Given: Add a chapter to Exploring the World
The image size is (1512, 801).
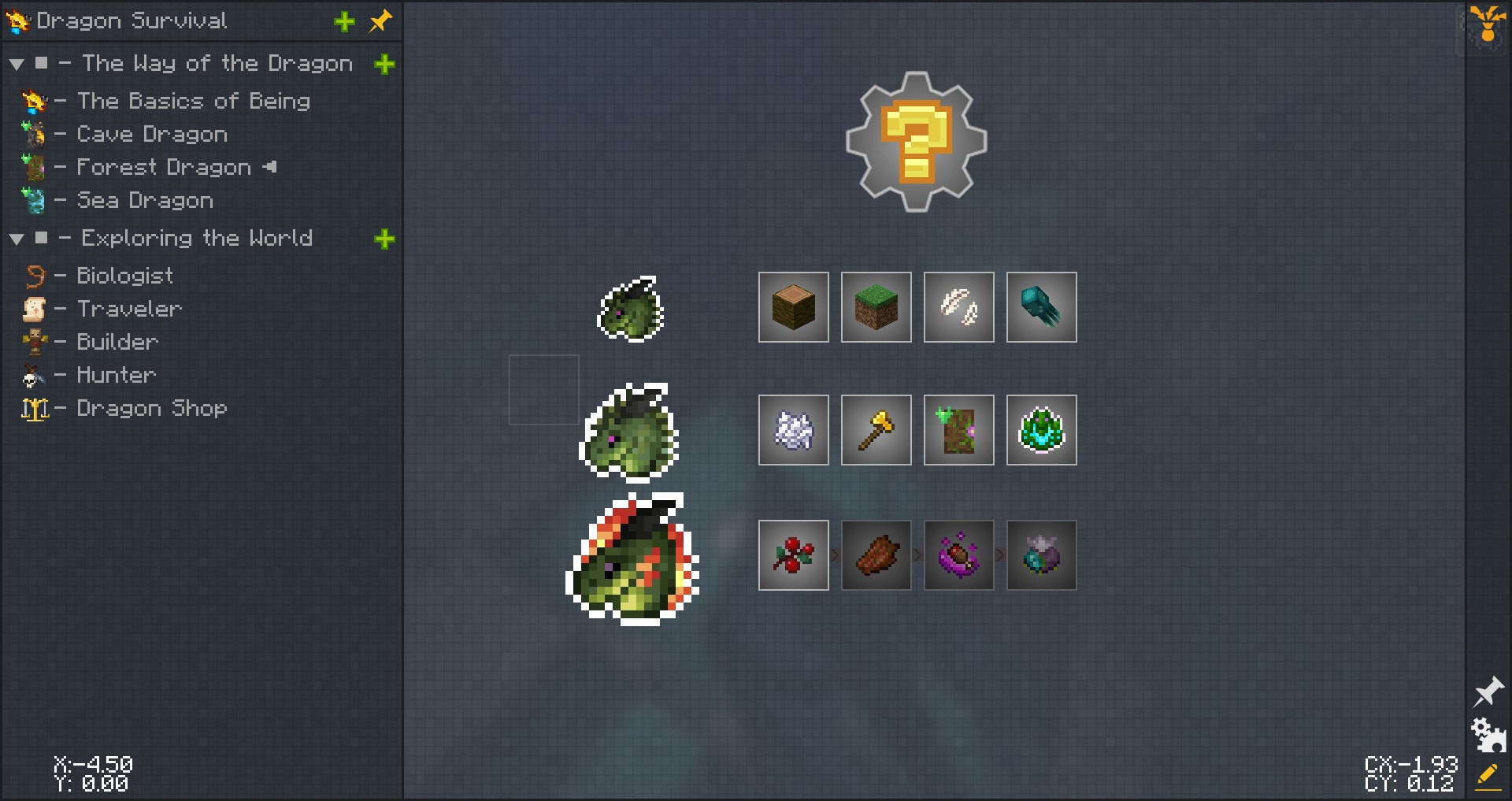Looking at the screenshot, I should tap(384, 239).
